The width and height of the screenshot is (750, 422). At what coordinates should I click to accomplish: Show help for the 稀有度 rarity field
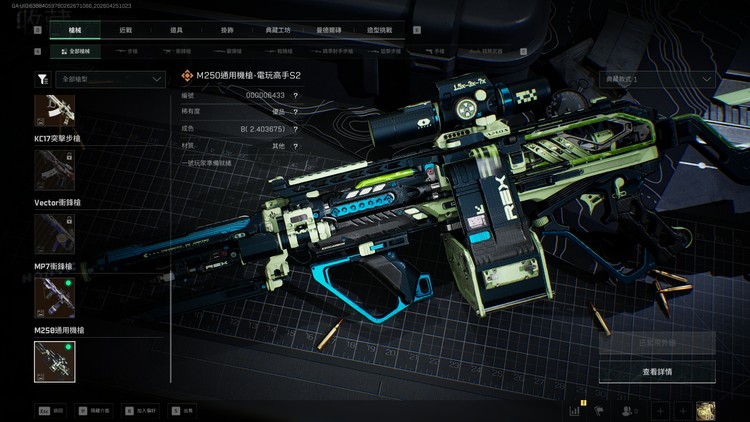coord(295,112)
